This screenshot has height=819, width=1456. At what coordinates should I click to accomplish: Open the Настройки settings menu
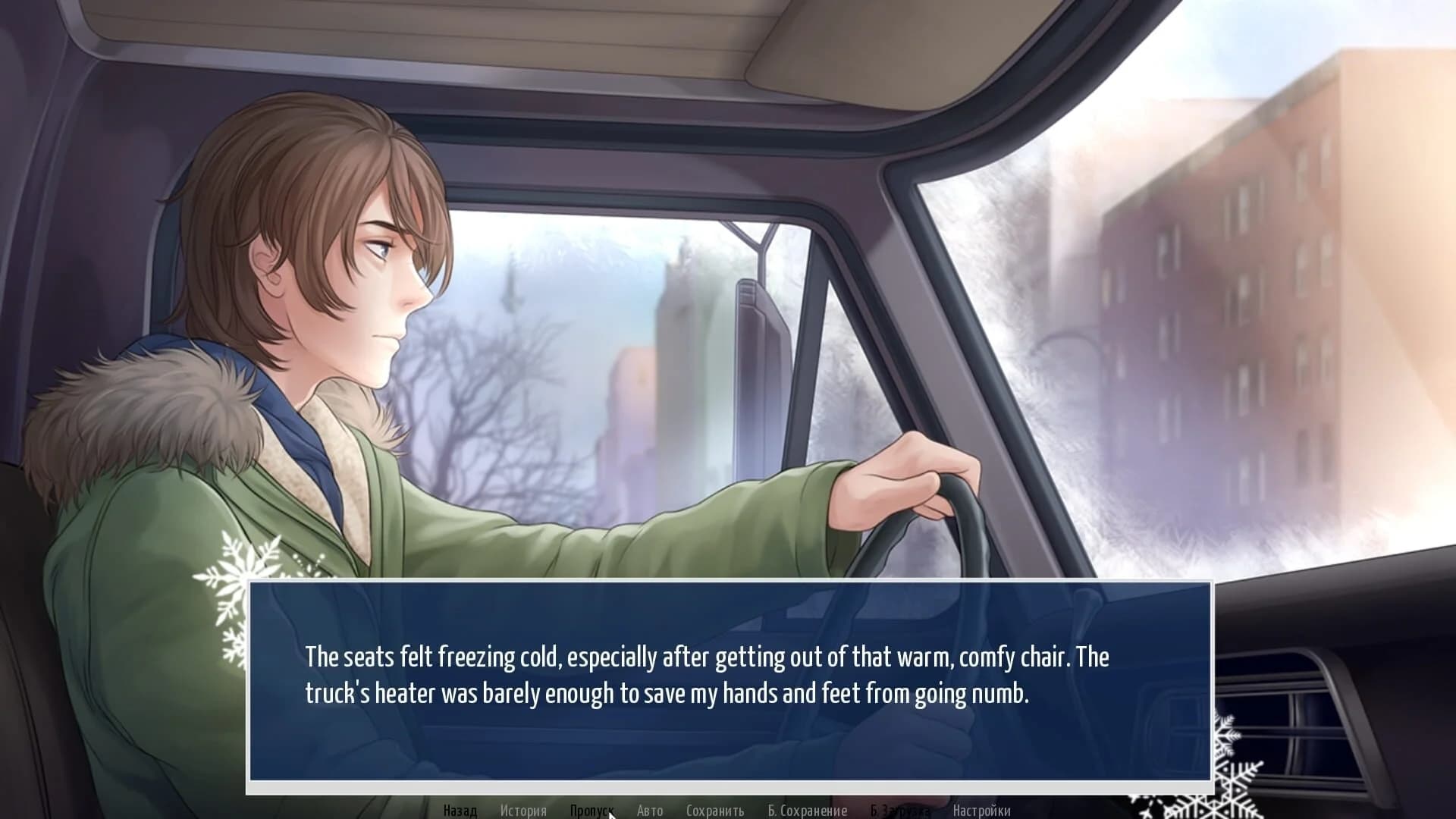click(x=981, y=811)
